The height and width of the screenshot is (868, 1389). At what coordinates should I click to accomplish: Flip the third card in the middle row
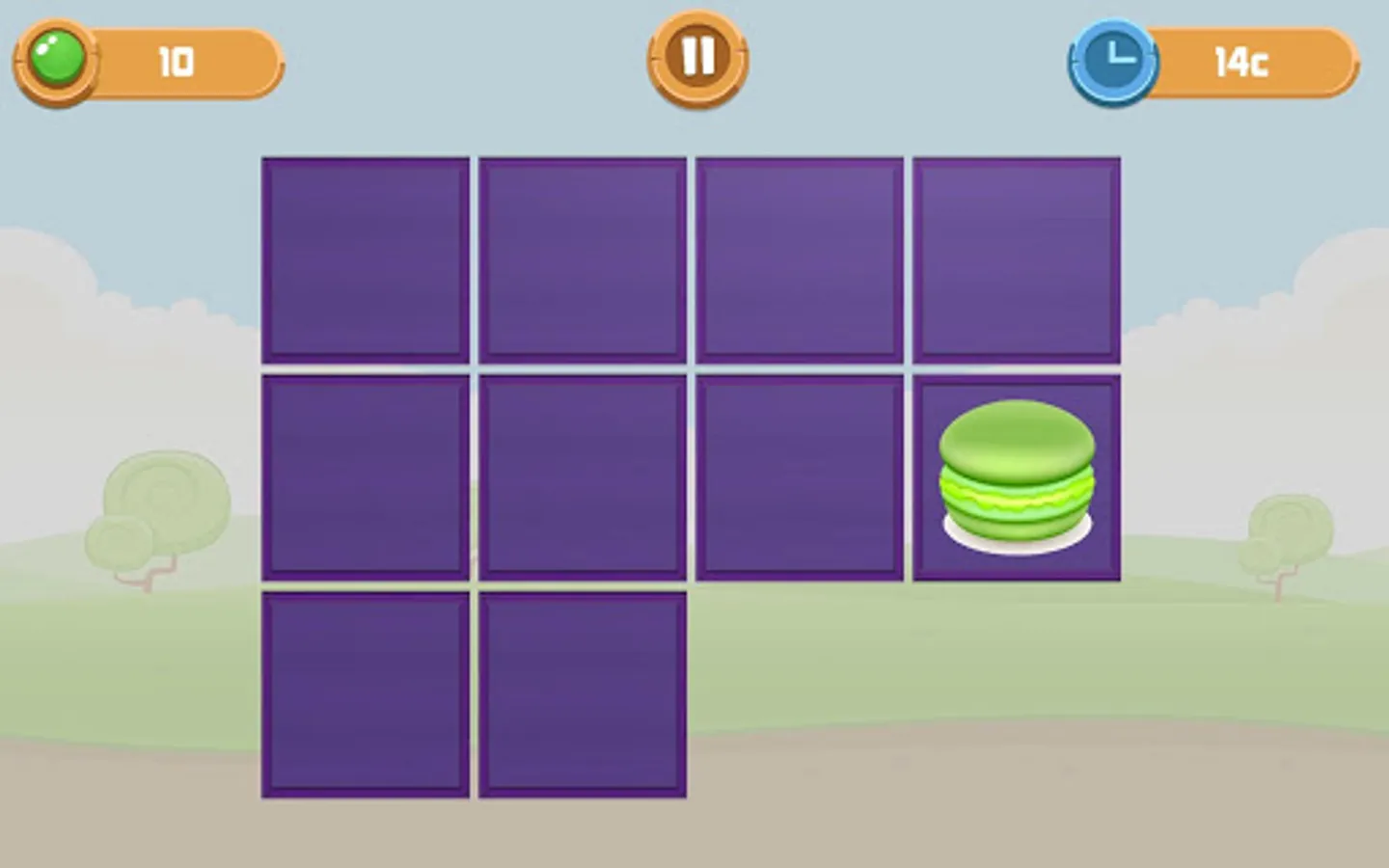(800, 477)
